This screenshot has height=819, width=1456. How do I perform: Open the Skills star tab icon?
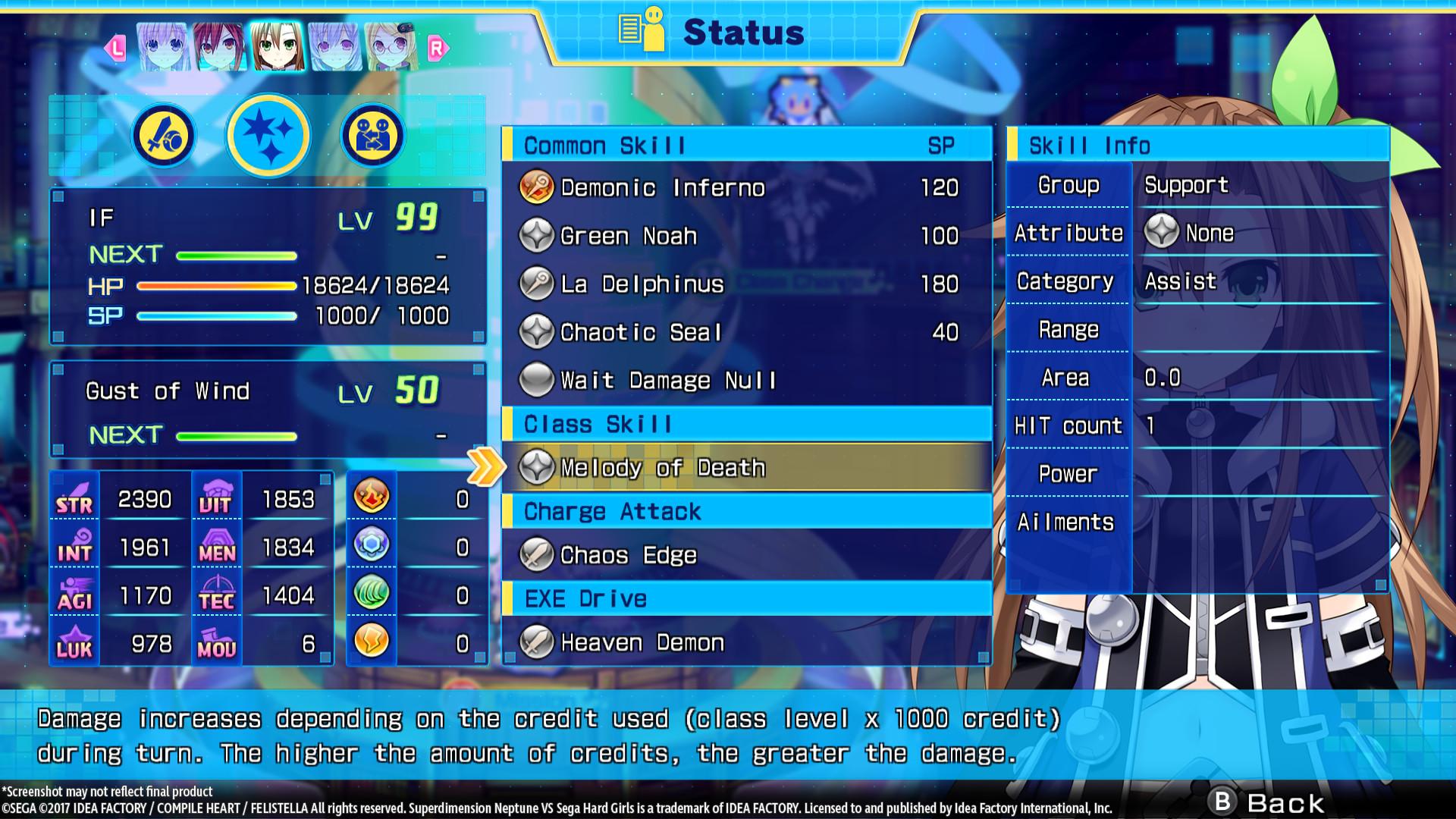point(268,134)
